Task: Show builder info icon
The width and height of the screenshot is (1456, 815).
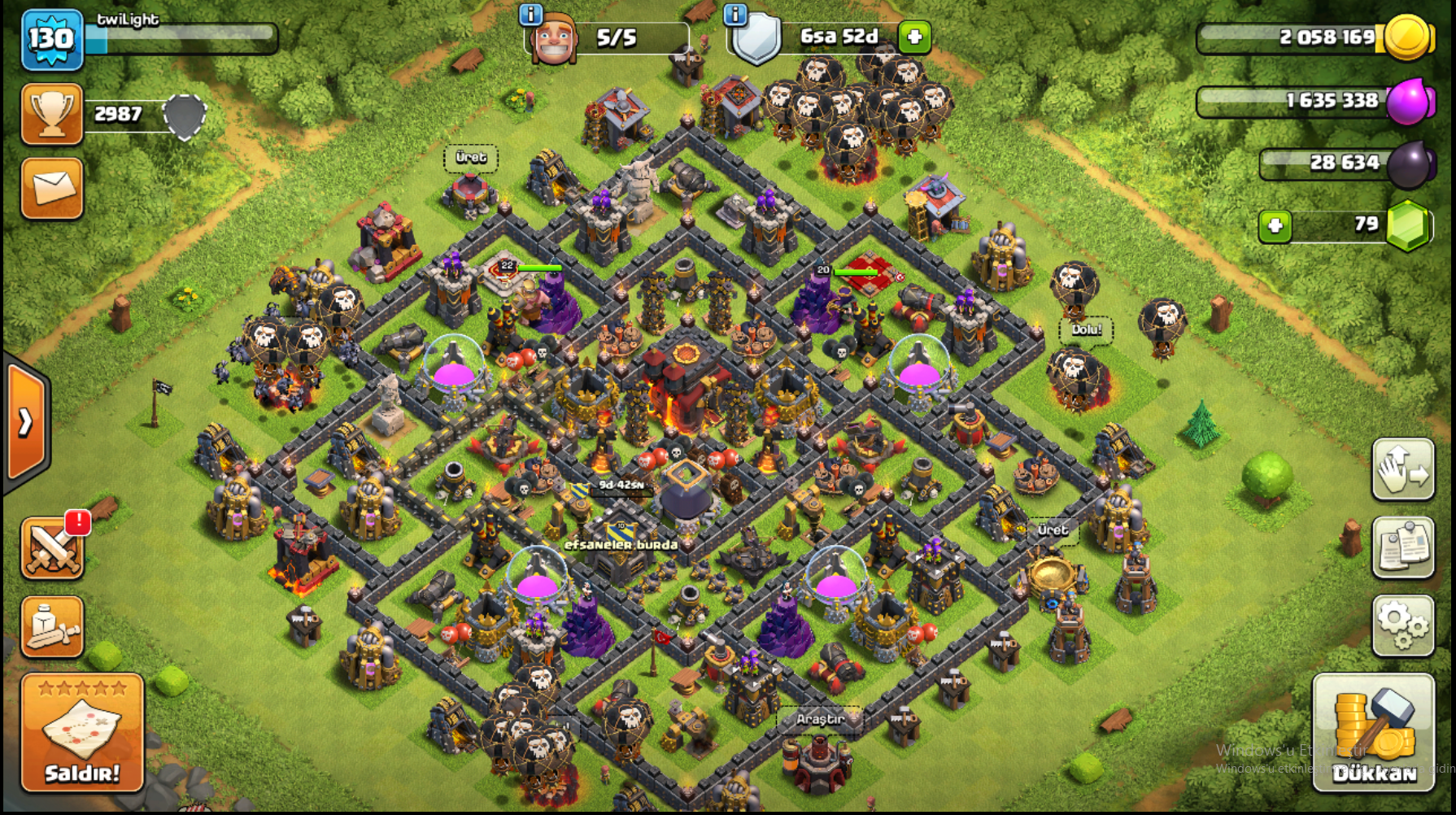Action: point(530,14)
